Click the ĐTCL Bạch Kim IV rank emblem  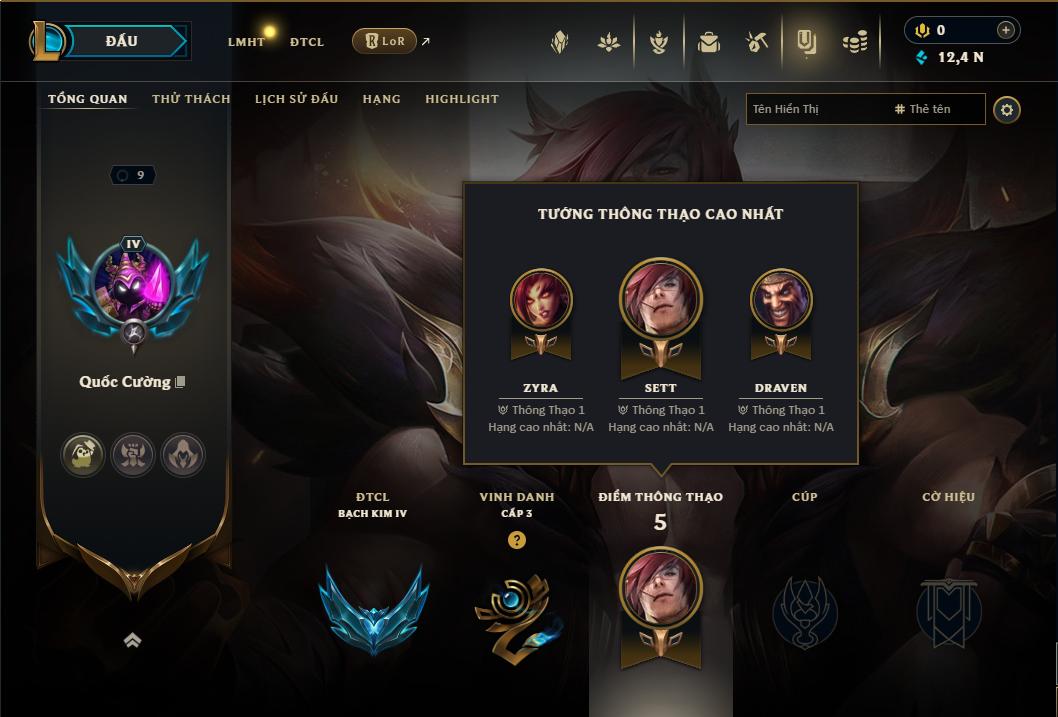[x=373, y=608]
